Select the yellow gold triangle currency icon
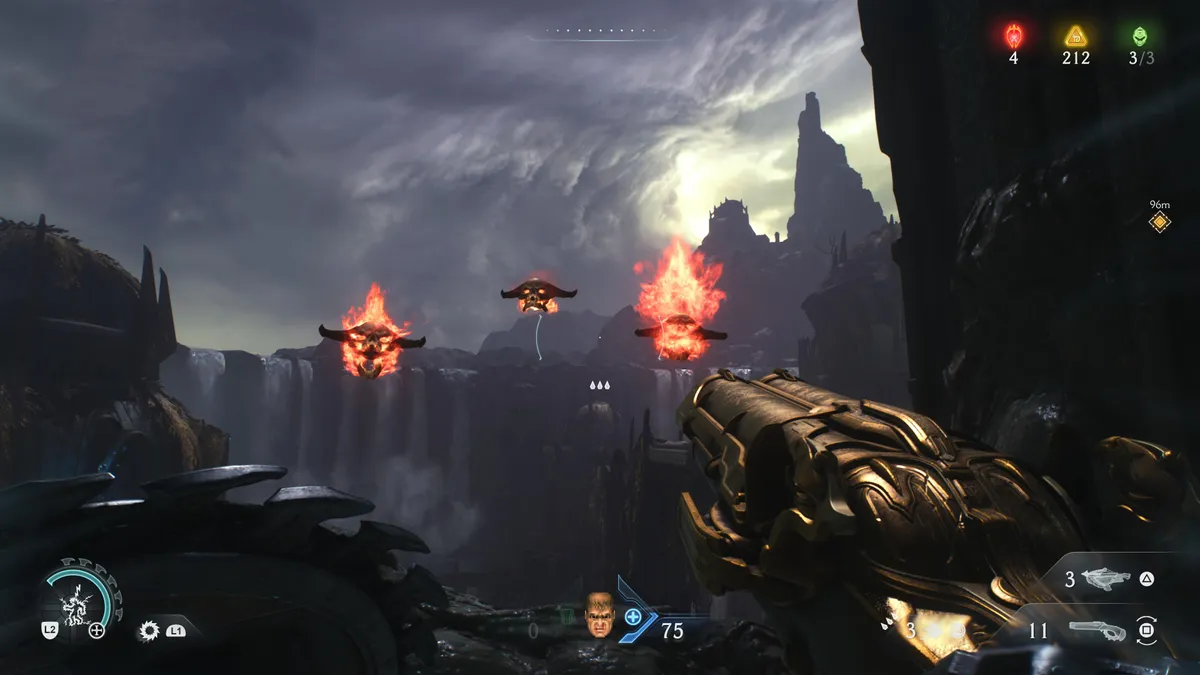This screenshot has height=675, width=1200. (1075, 36)
